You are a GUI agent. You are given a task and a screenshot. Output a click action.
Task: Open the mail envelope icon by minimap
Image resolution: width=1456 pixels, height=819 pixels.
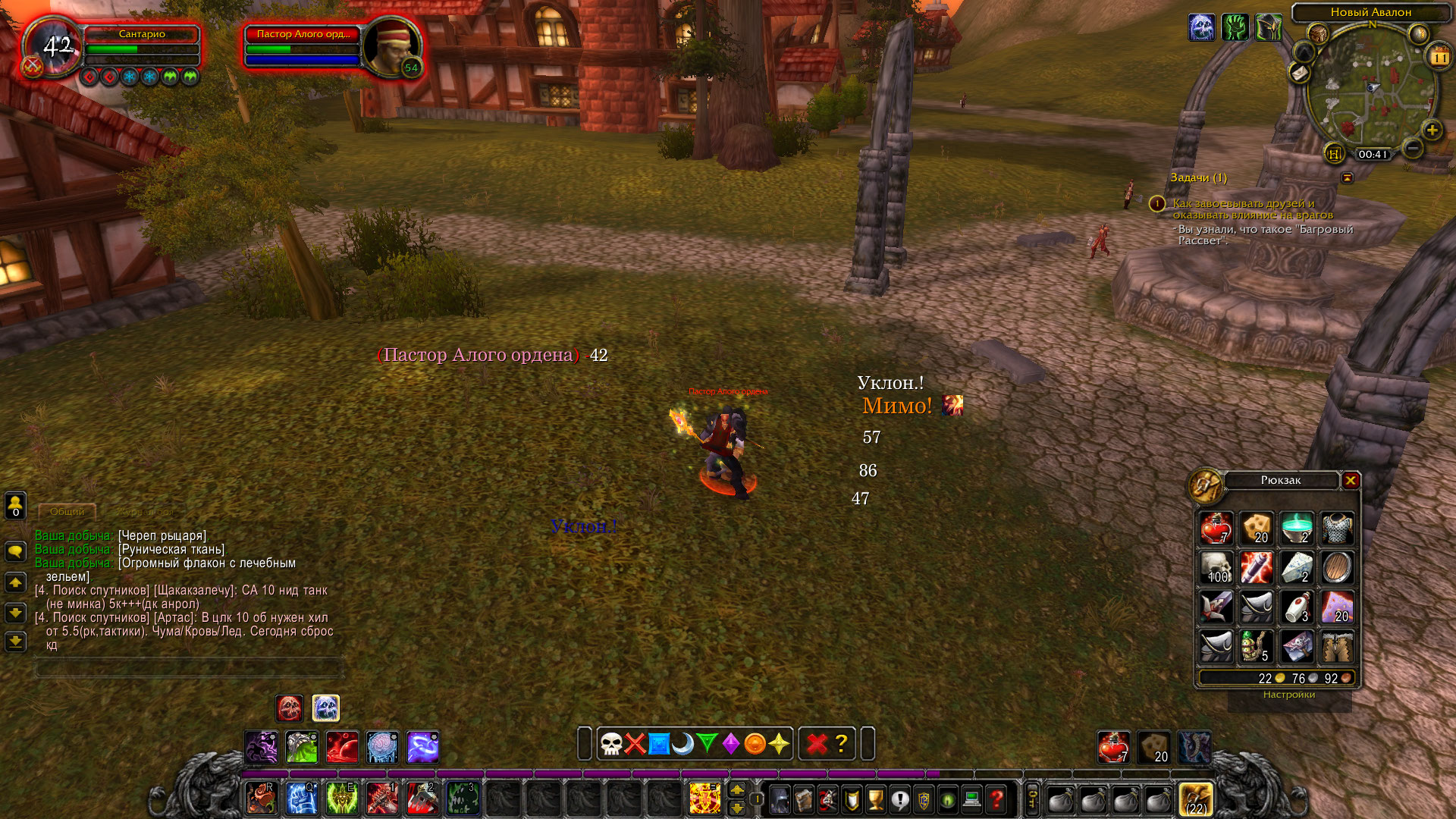click(1300, 73)
